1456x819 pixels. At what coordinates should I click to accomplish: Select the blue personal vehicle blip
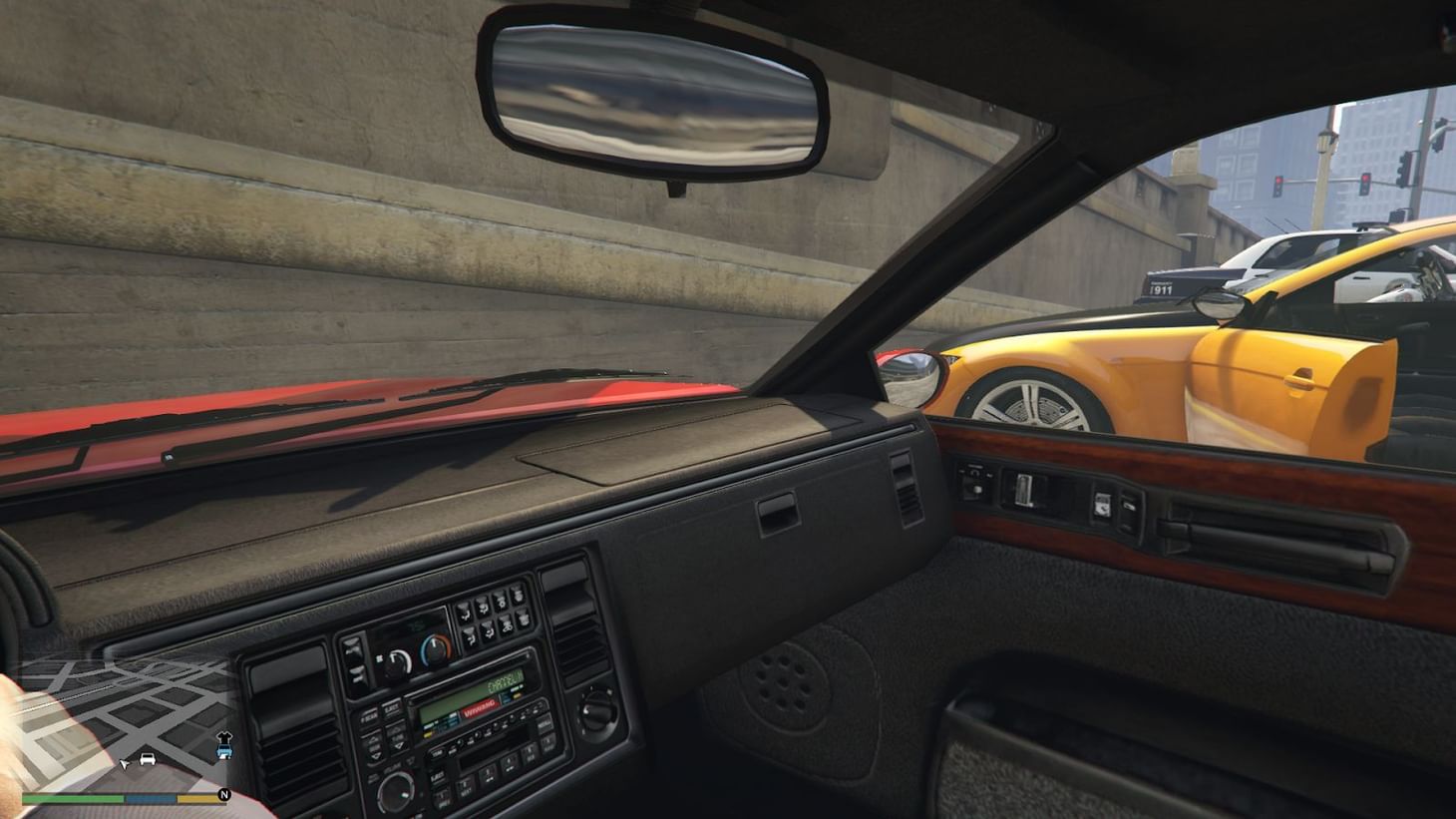point(223,750)
